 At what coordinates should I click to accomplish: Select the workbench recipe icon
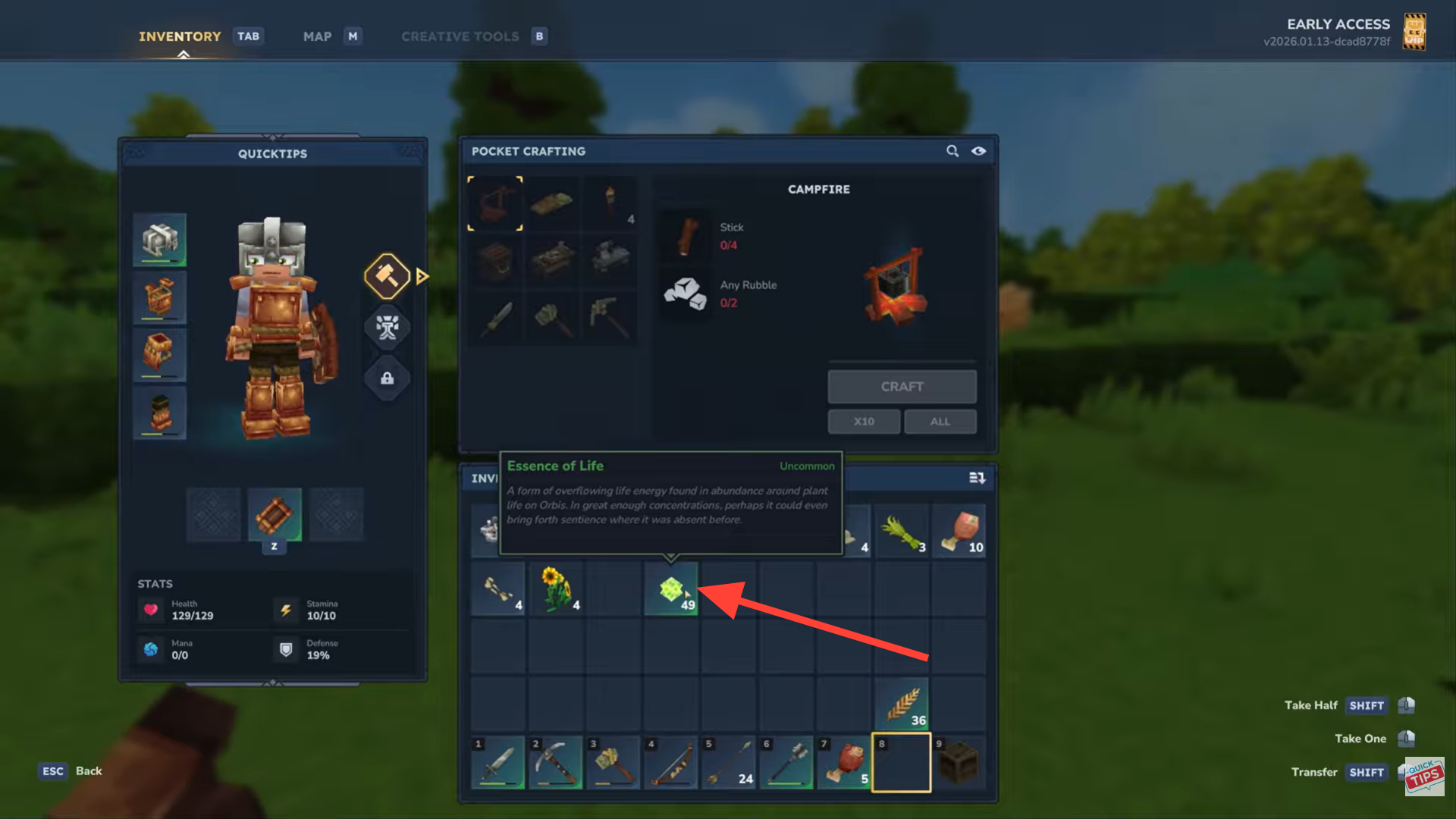[x=553, y=260]
